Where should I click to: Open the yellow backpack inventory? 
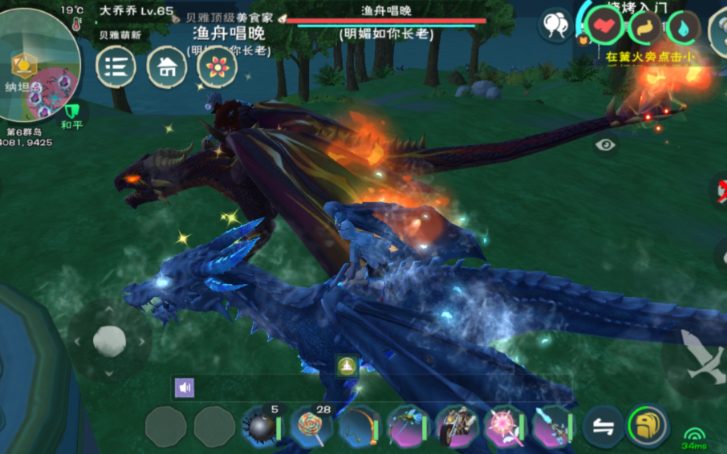click(x=648, y=427)
